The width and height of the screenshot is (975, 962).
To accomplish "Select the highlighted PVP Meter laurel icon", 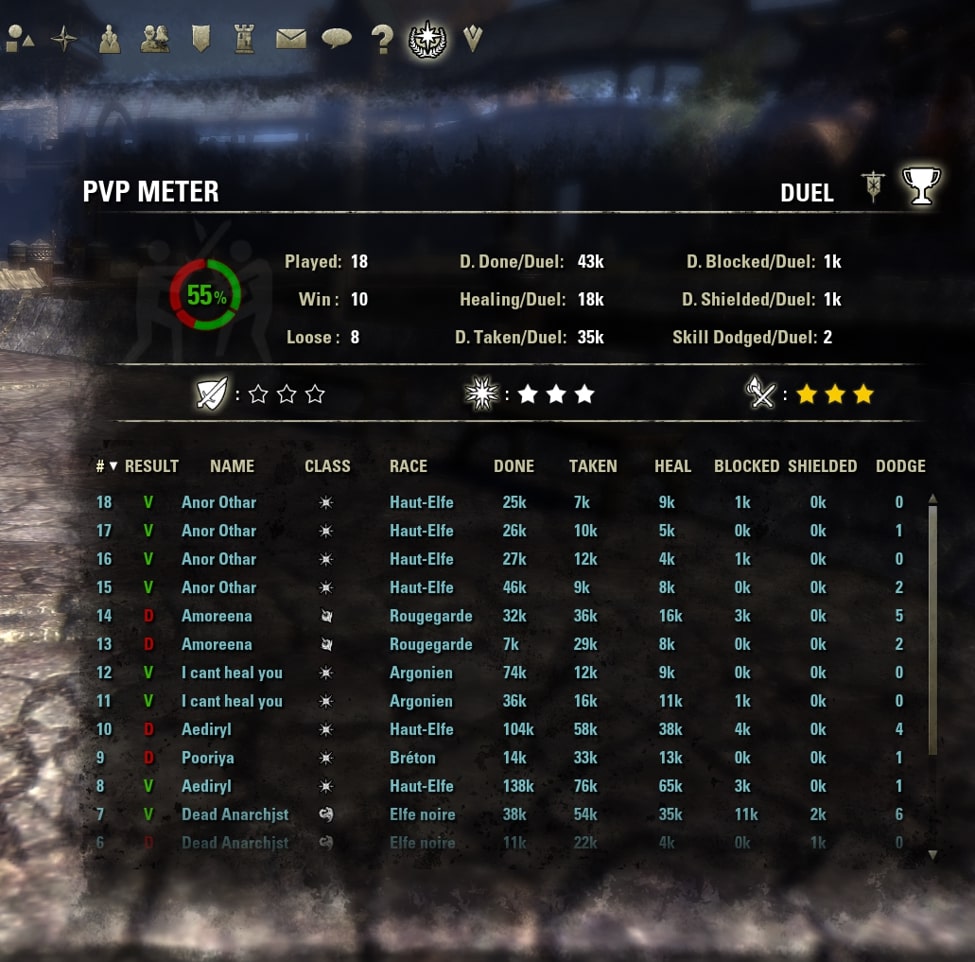I will click(428, 39).
